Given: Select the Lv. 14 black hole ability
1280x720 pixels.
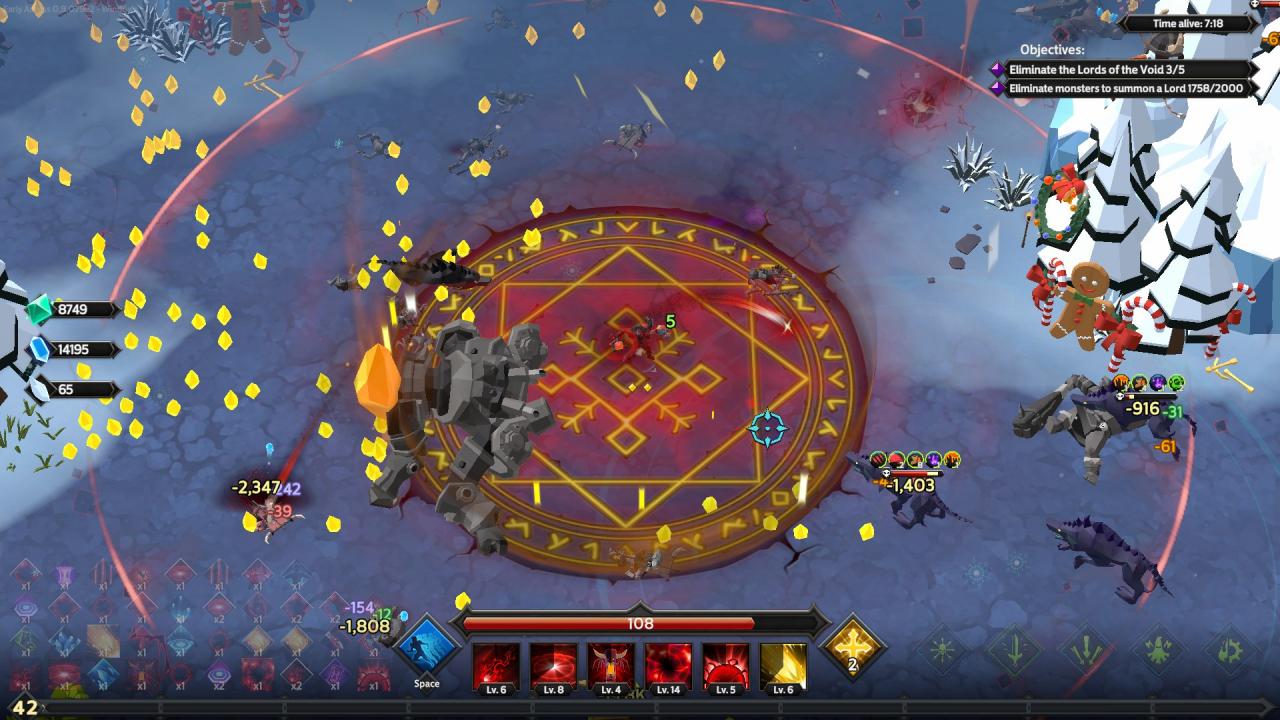Looking at the screenshot, I should click(668, 667).
